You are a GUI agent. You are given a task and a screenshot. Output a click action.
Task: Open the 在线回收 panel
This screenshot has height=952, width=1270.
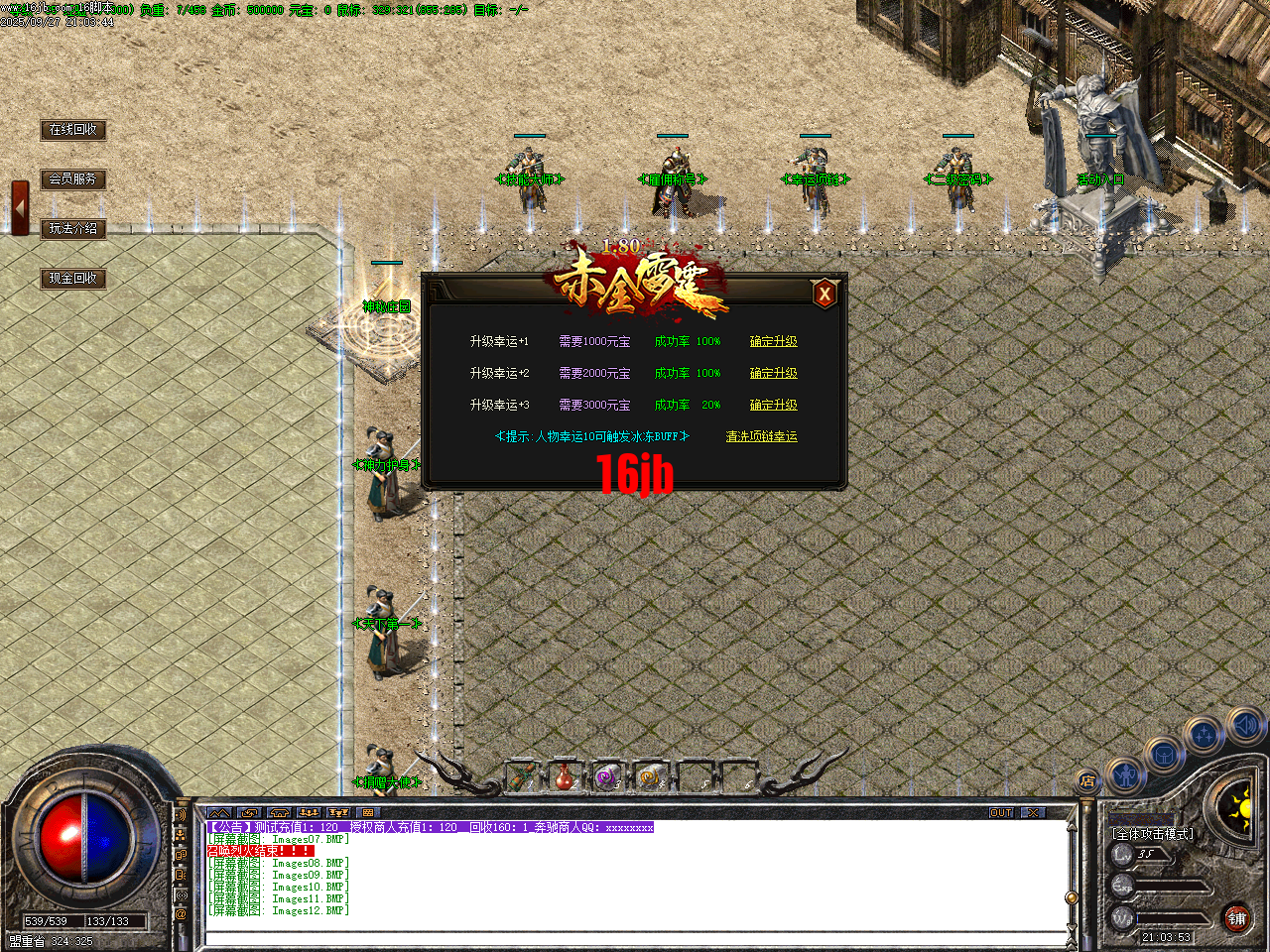(73, 130)
